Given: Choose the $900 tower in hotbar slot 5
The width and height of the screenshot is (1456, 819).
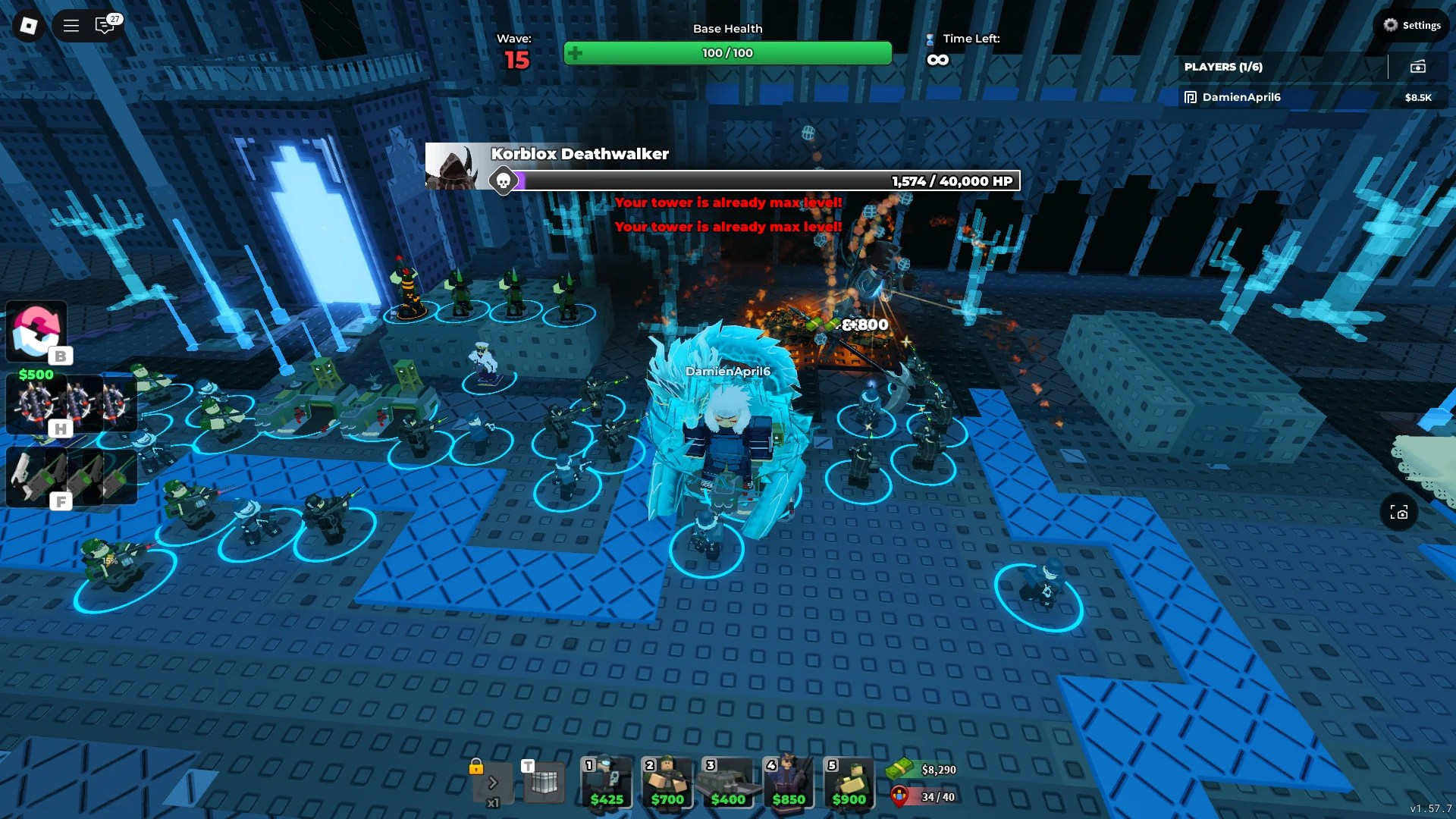Looking at the screenshot, I should pos(849,781).
